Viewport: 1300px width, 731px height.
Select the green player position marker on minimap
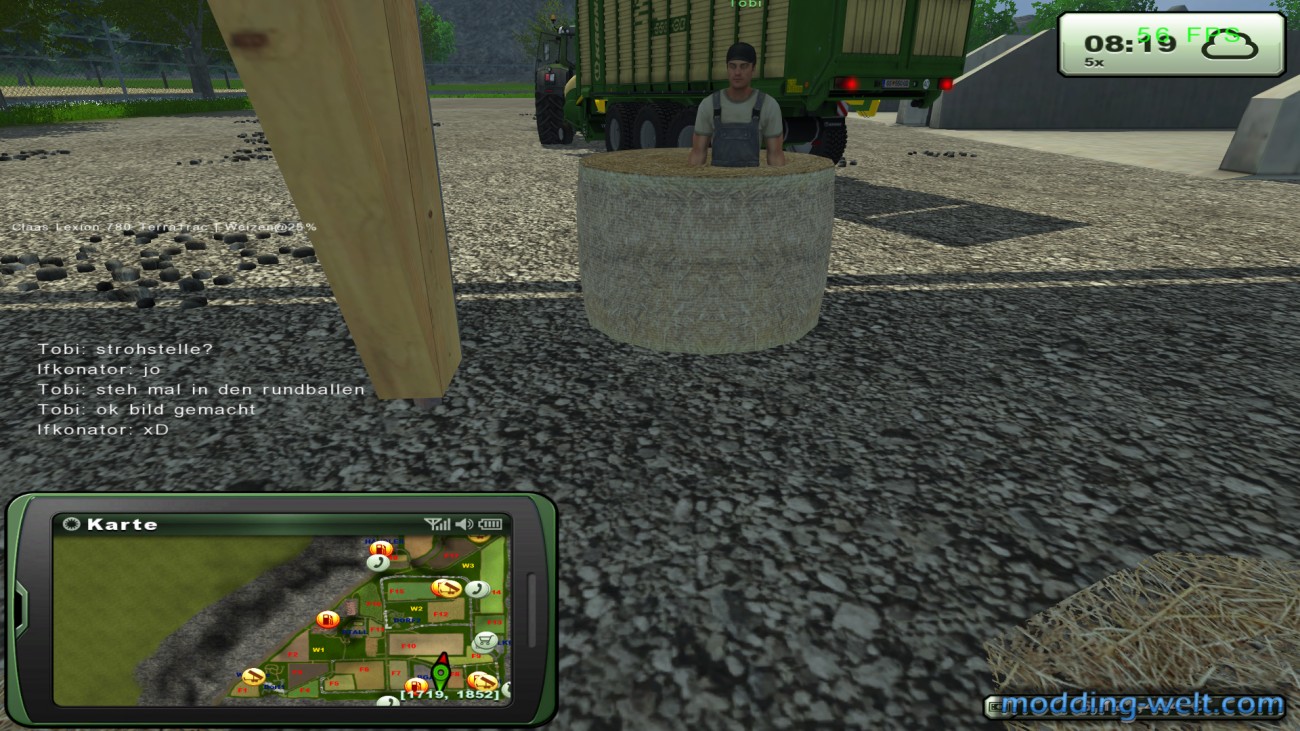click(x=441, y=673)
